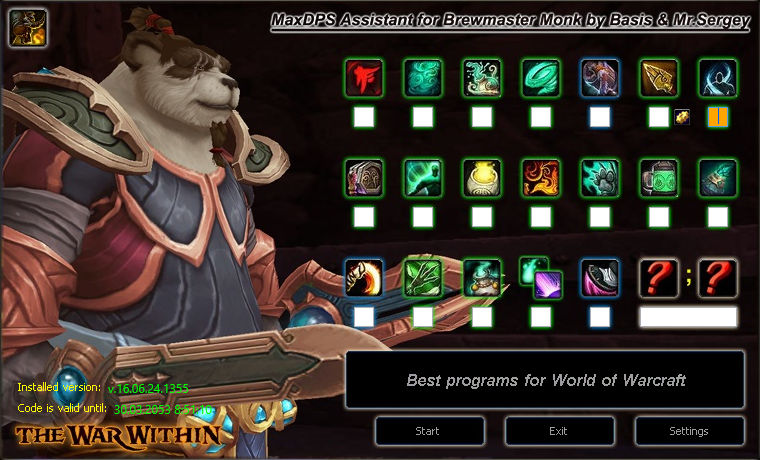Screen dimensions: 760x460
Task: Select the blue meditating figure icon
Action: coord(717,77)
